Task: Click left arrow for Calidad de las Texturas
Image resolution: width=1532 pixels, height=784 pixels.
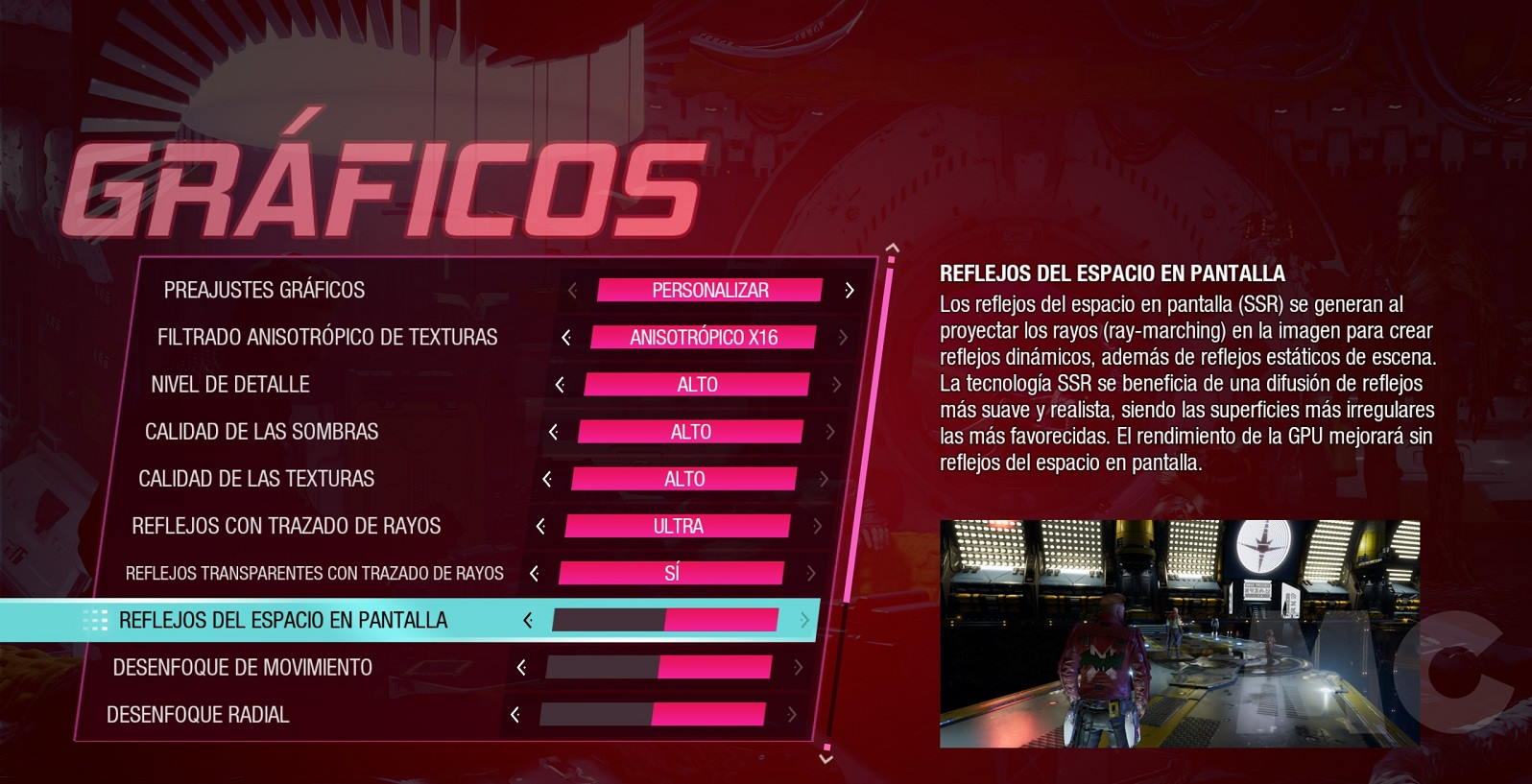Action: pos(547,479)
